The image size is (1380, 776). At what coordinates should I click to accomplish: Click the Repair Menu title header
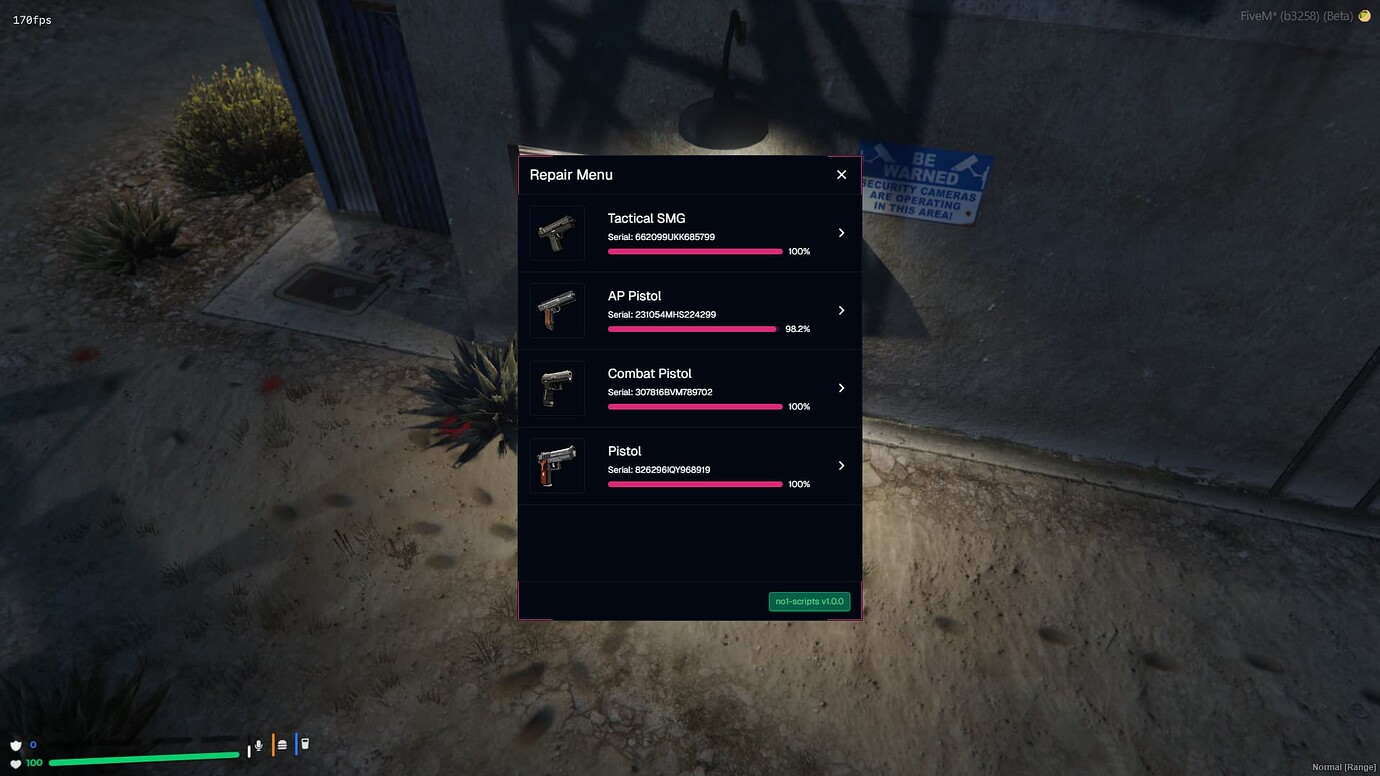point(571,174)
